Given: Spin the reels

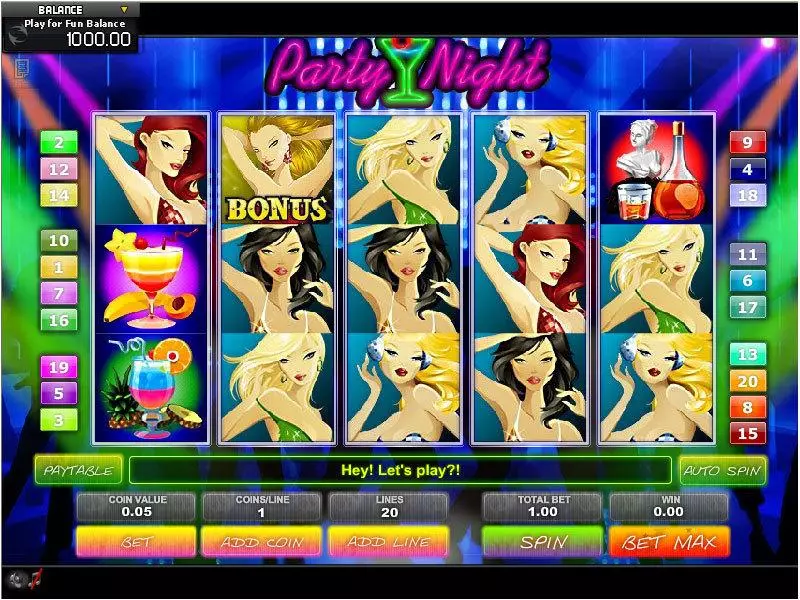Looking at the screenshot, I should click(x=542, y=542).
